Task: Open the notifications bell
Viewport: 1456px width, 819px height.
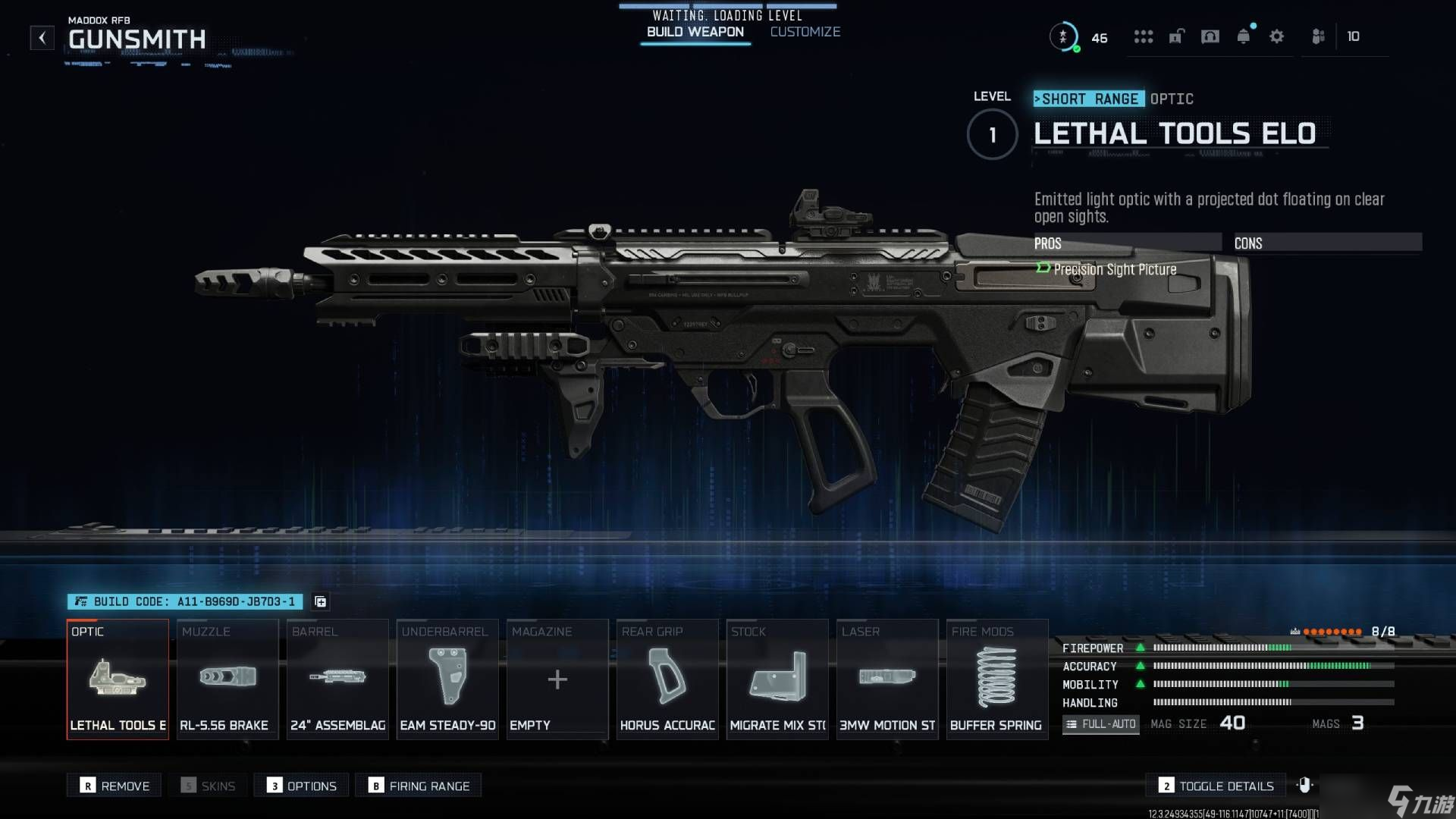Action: [1243, 36]
